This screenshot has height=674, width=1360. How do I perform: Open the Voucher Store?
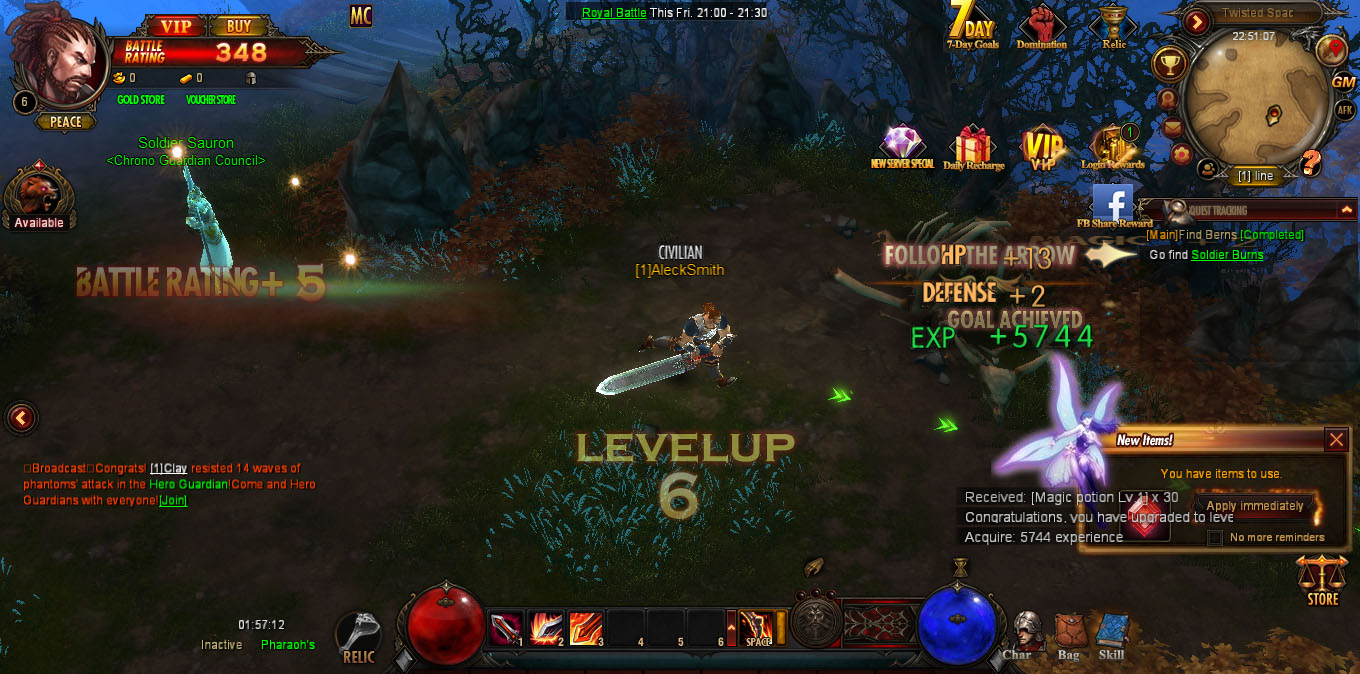211,100
